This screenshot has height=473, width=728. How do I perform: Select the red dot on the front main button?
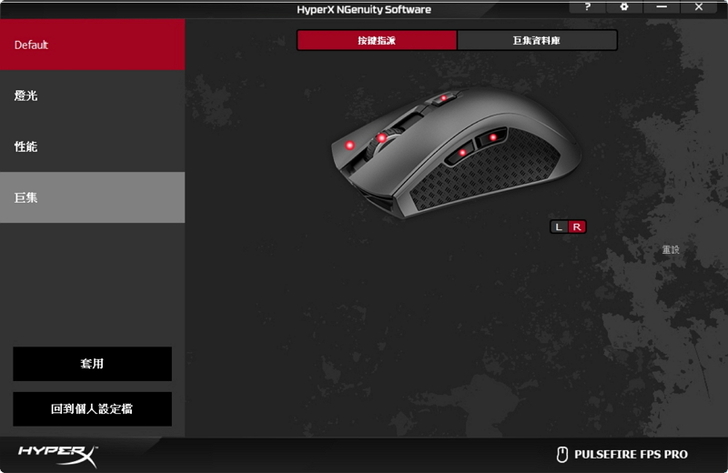pos(349,146)
